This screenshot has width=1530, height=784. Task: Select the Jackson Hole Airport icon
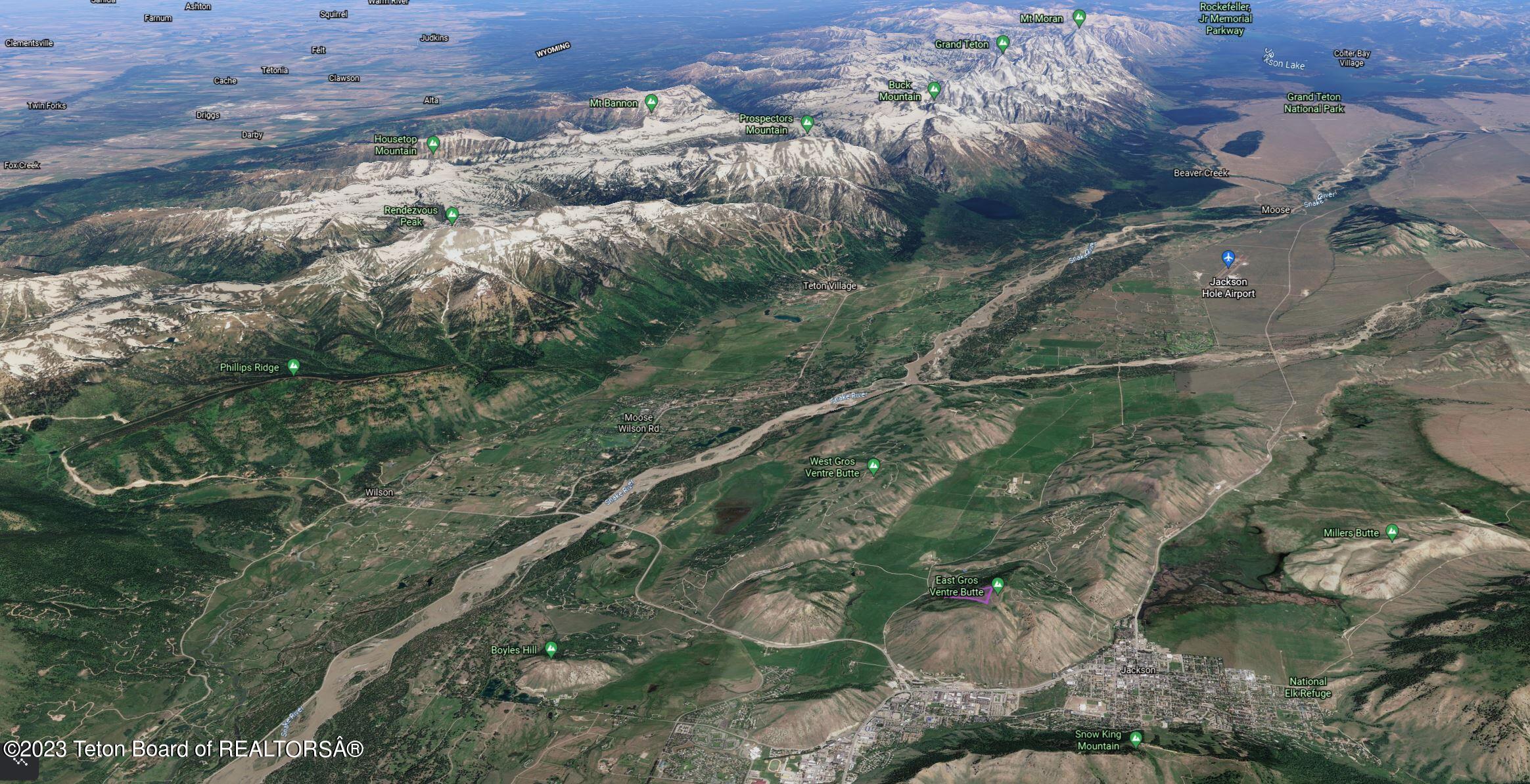coord(1228,258)
